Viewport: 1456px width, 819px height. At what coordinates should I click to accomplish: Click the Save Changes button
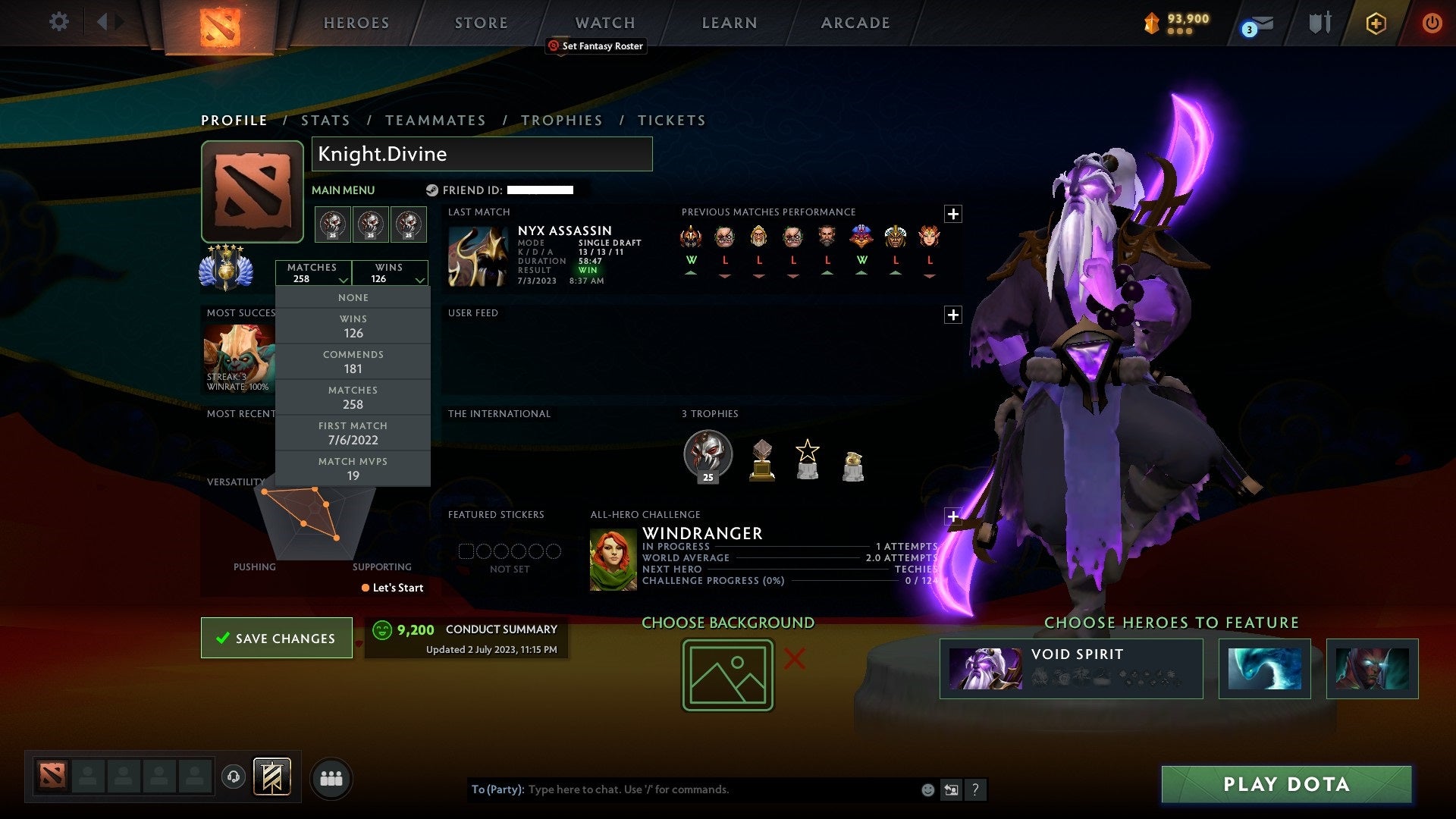pos(276,638)
